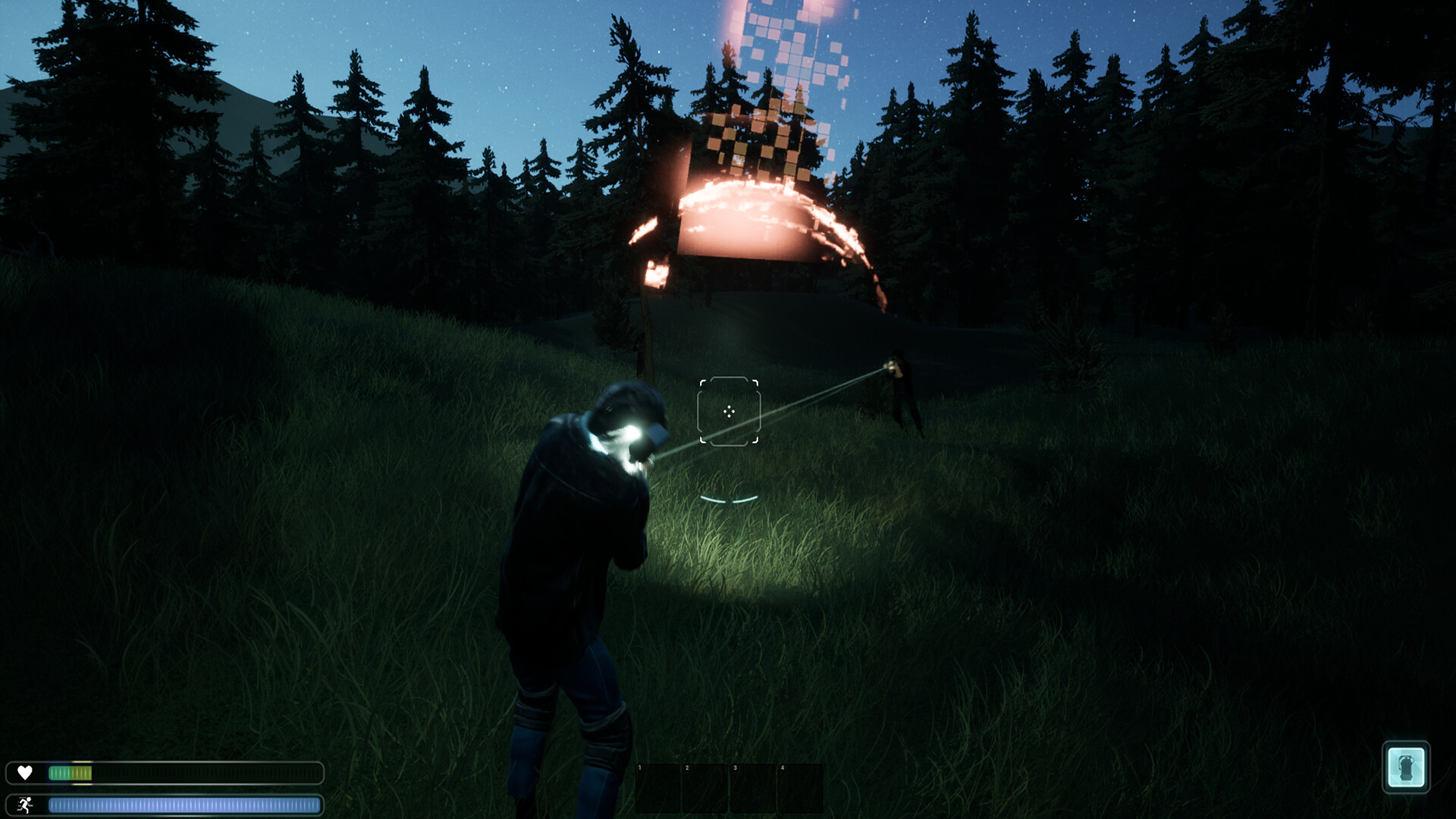Click the running figure stamina icon
The height and width of the screenshot is (819, 1456).
25,805
